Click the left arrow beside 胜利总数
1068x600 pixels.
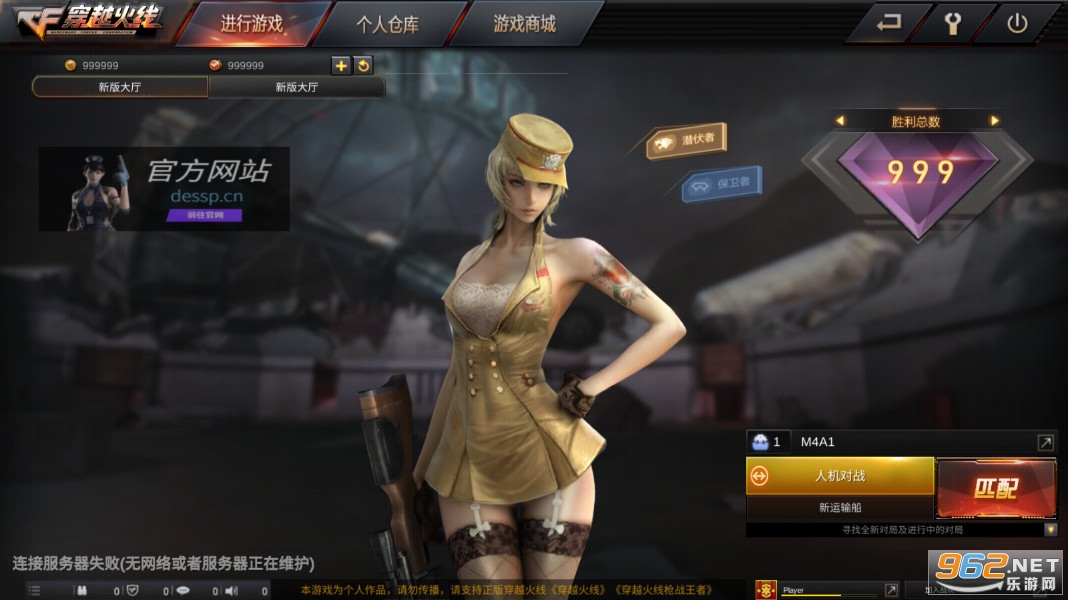click(840, 121)
